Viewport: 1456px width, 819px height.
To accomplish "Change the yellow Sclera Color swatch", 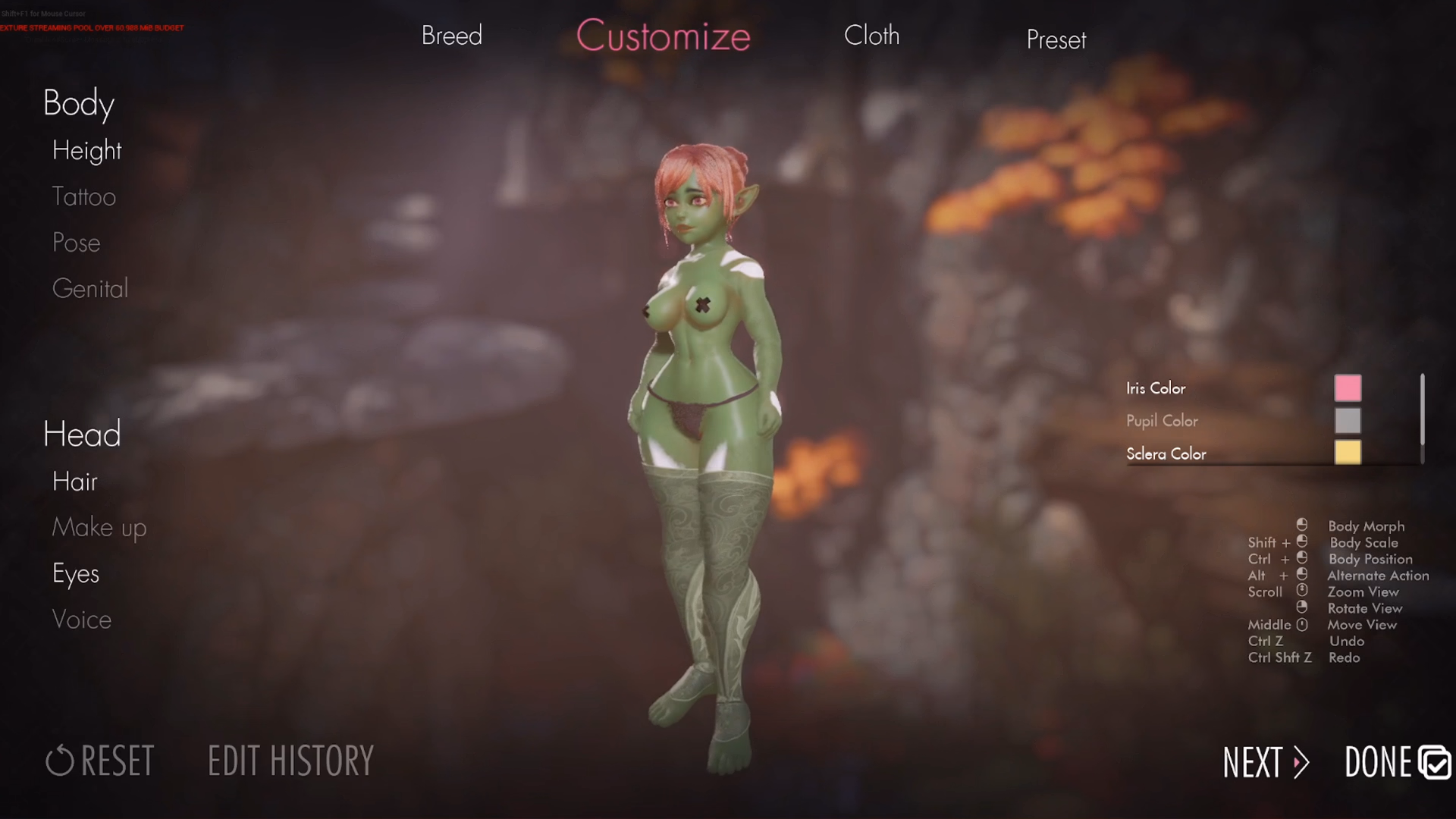I will (1348, 453).
